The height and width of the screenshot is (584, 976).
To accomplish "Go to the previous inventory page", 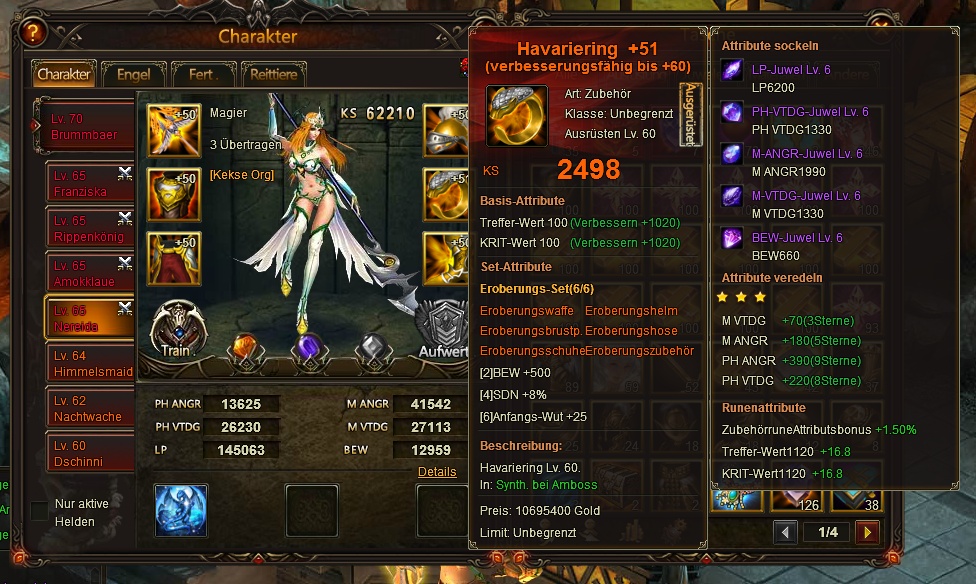I will (785, 532).
